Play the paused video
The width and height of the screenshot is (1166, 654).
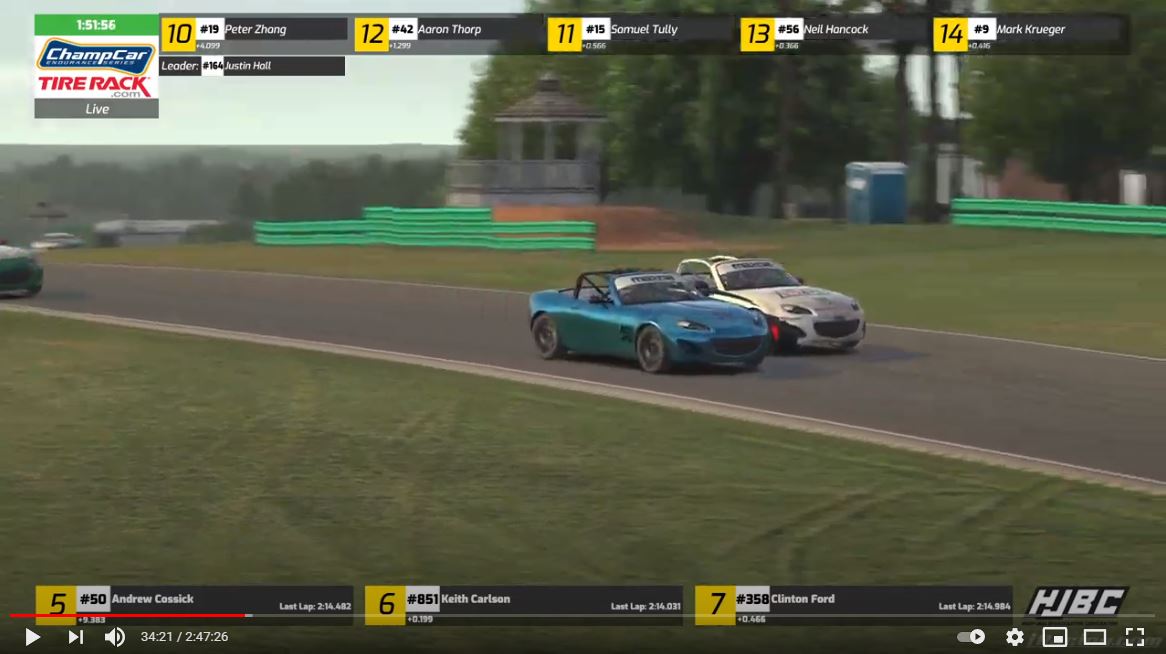32,637
